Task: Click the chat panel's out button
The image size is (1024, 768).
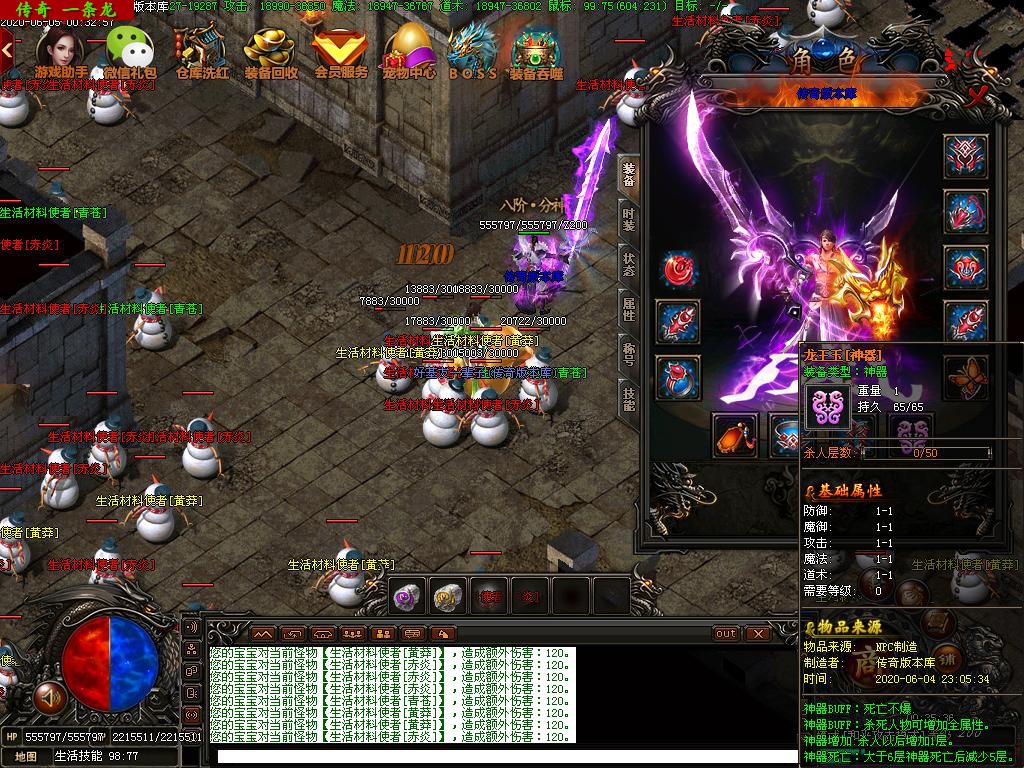Action: click(726, 633)
